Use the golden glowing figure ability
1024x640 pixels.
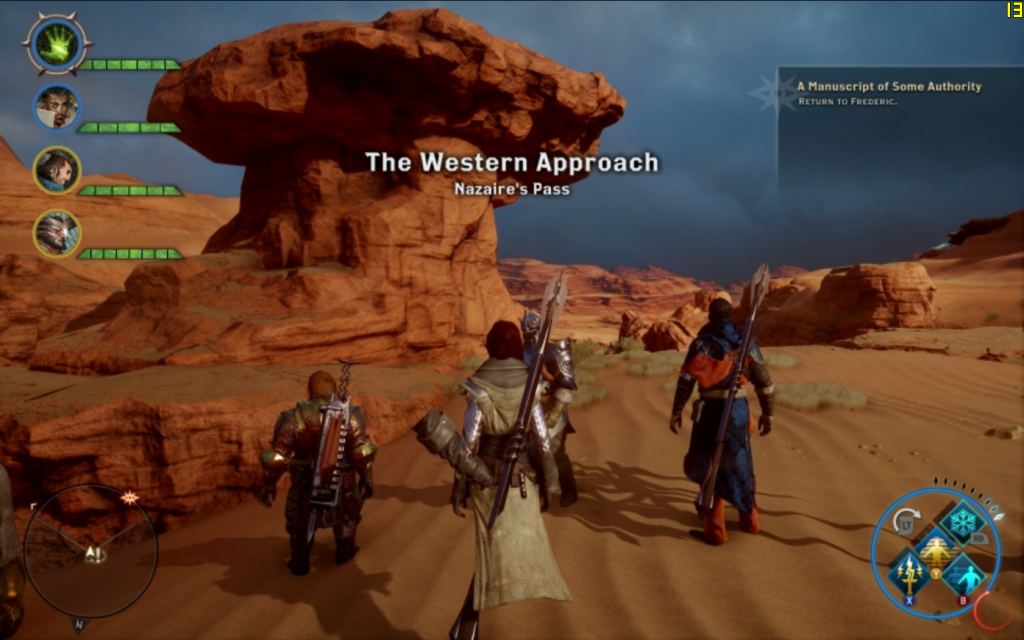pyautogui.click(x=936, y=550)
